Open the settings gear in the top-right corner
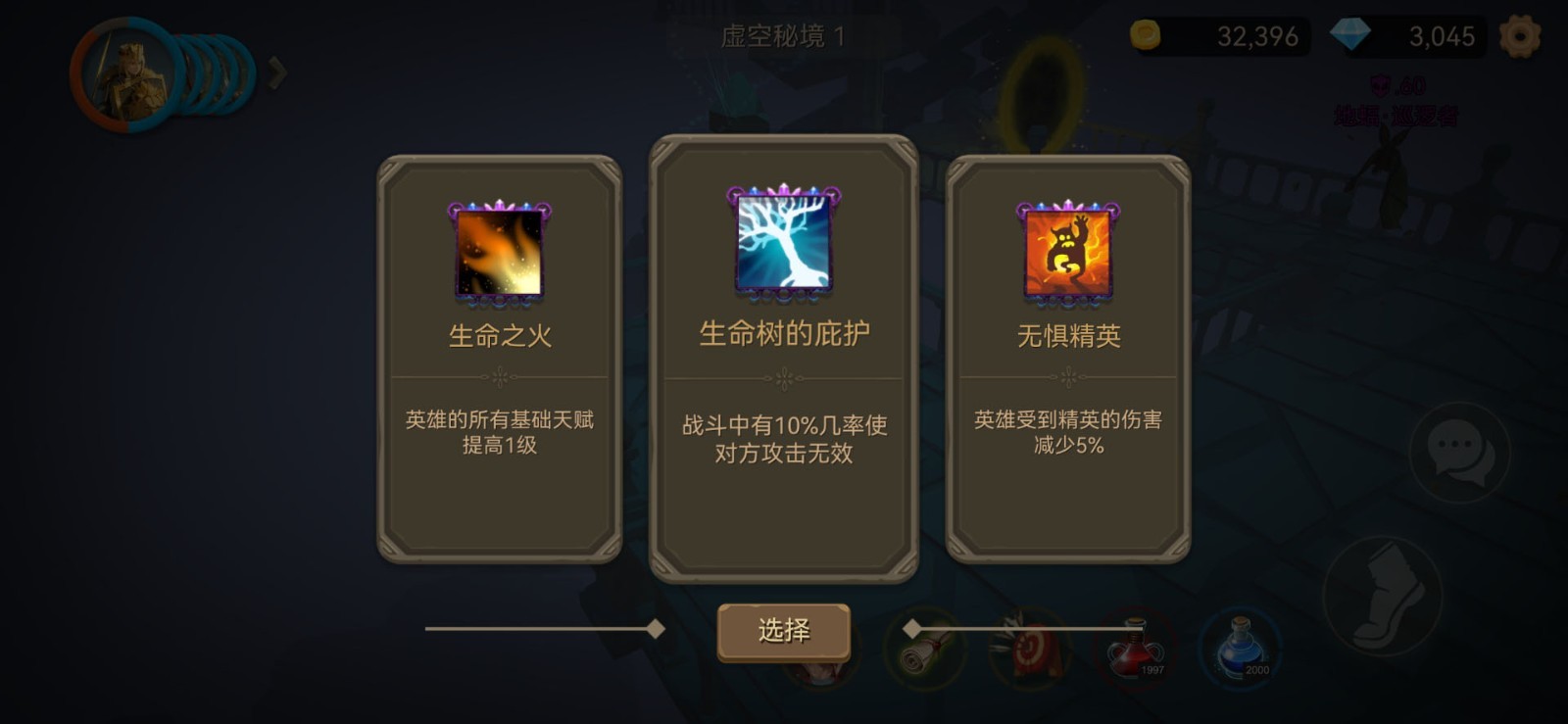 tap(1520, 34)
